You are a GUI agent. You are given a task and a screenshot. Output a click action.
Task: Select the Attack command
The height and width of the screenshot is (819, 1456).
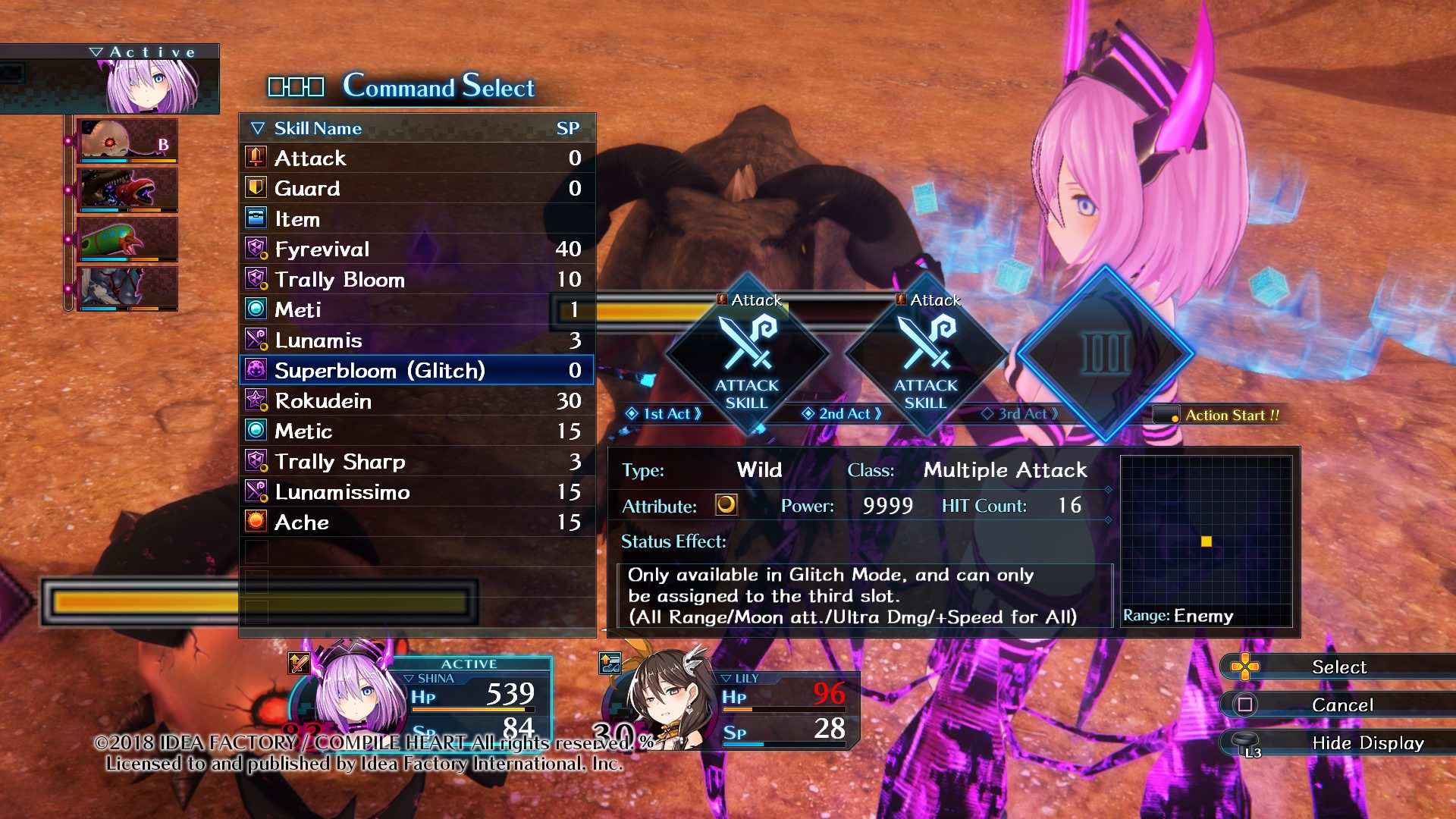point(416,158)
